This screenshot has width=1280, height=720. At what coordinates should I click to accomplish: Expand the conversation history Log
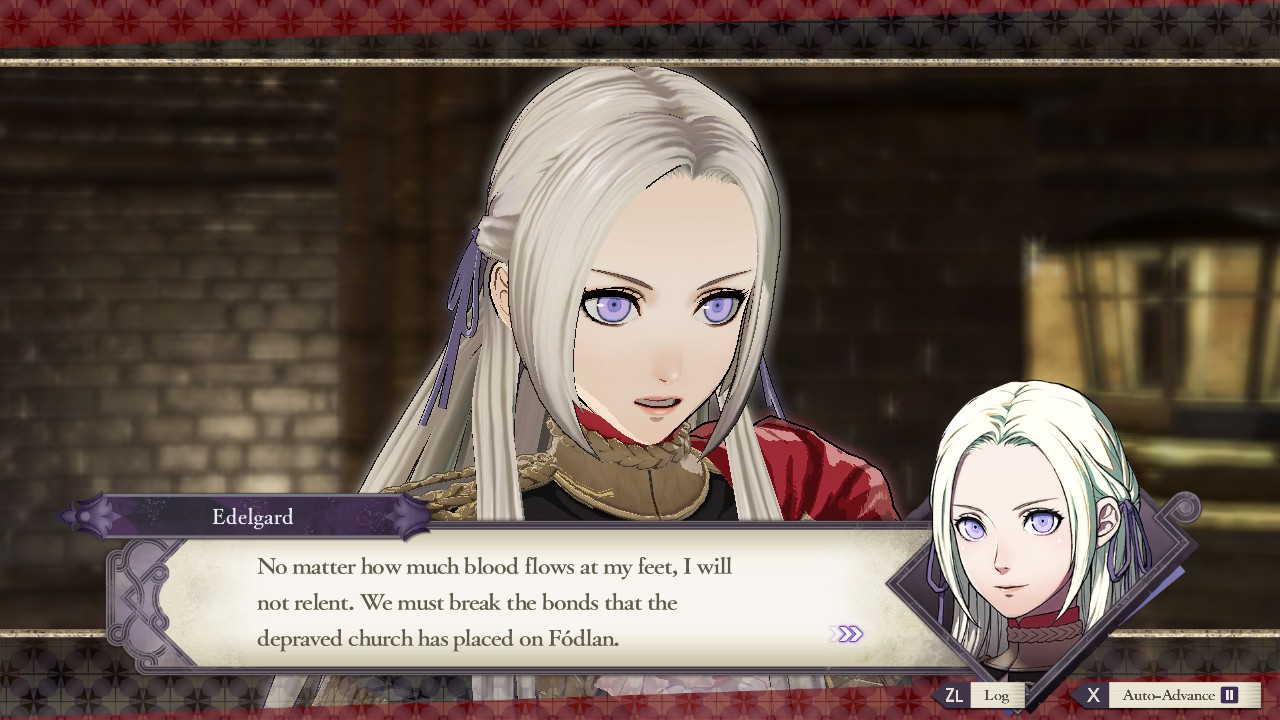tap(997, 695)
